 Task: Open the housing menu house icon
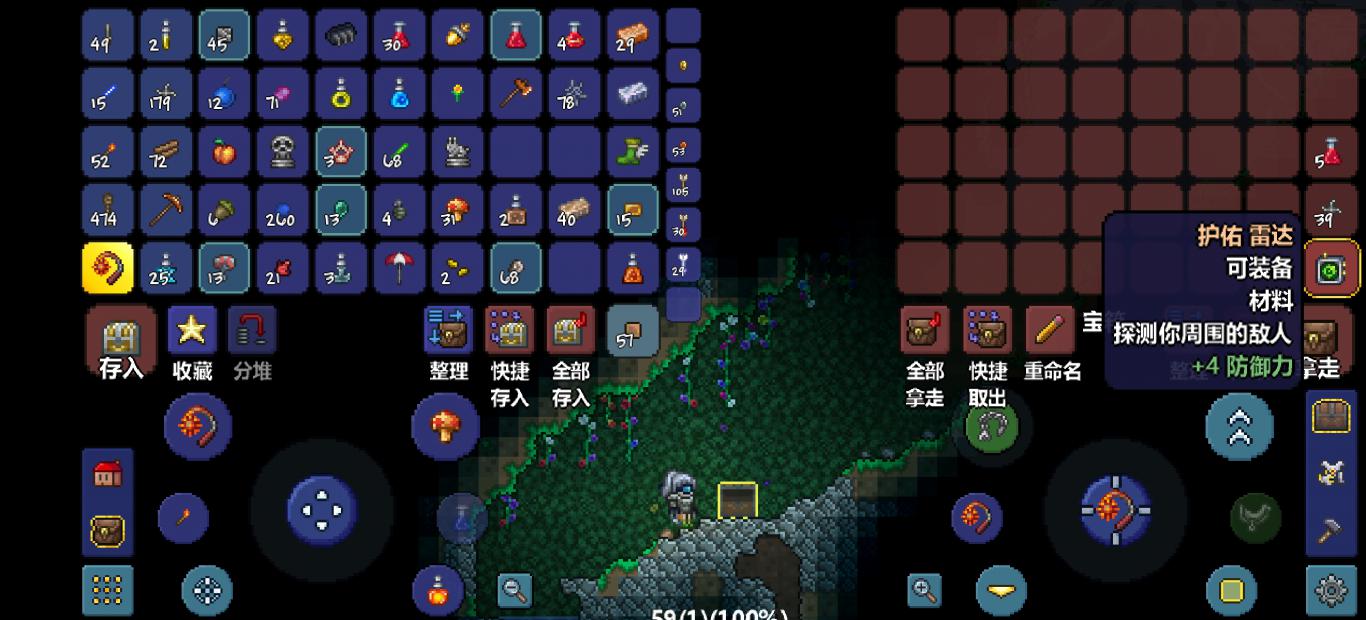point(107,474)
